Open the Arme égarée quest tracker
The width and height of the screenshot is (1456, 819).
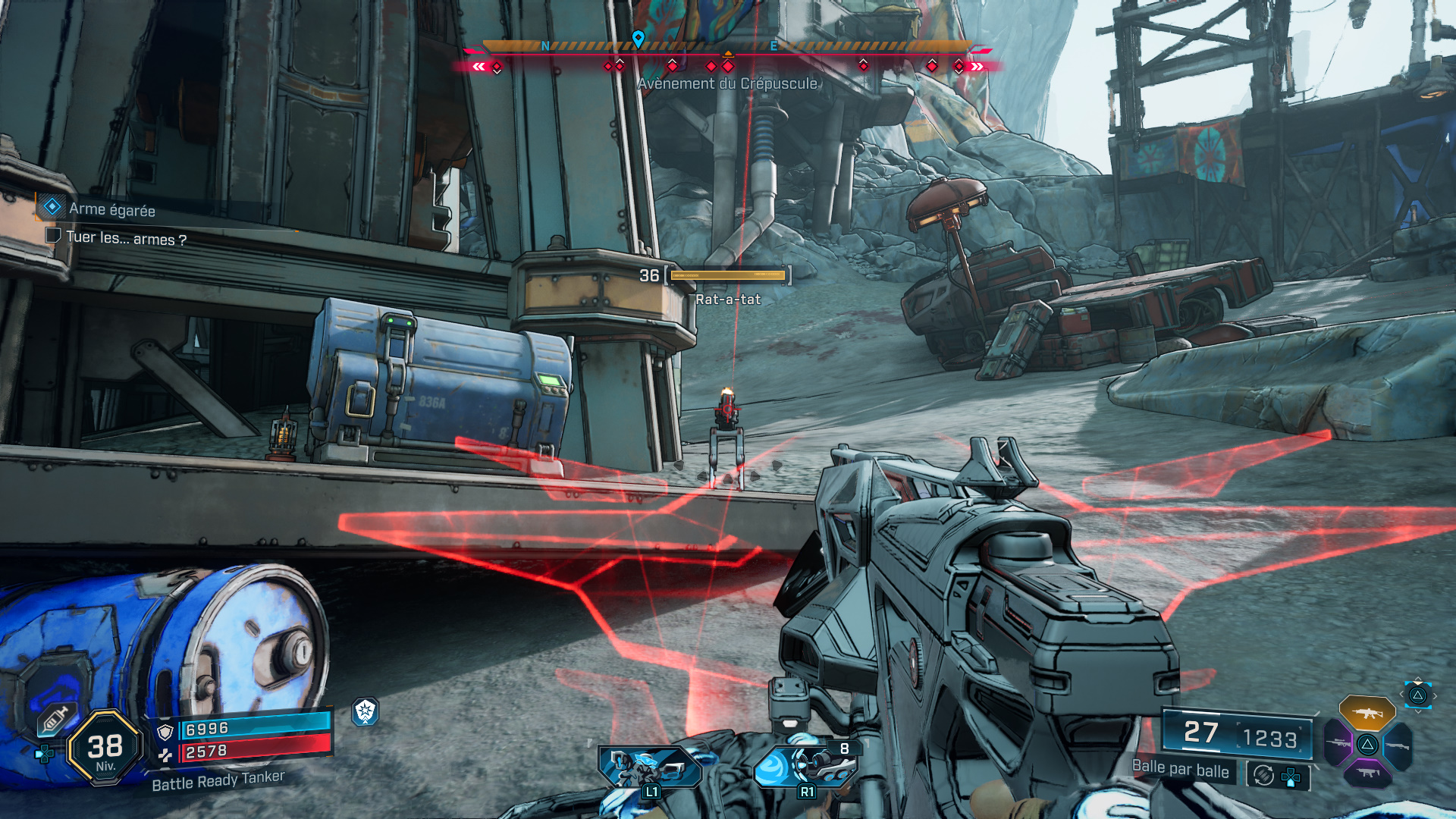tap(111, 209)
